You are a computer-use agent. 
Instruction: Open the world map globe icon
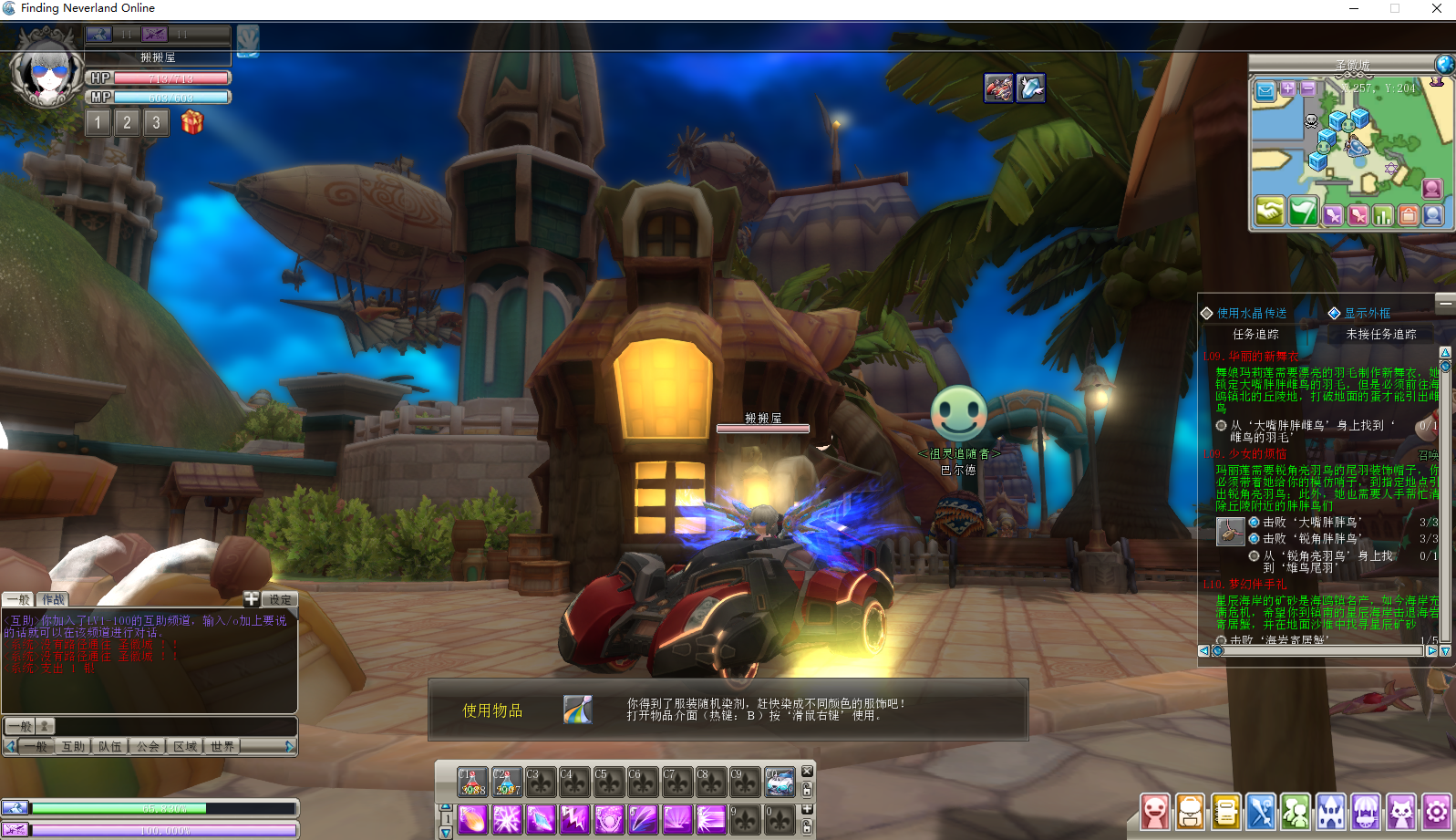[x=1444, y=64]
